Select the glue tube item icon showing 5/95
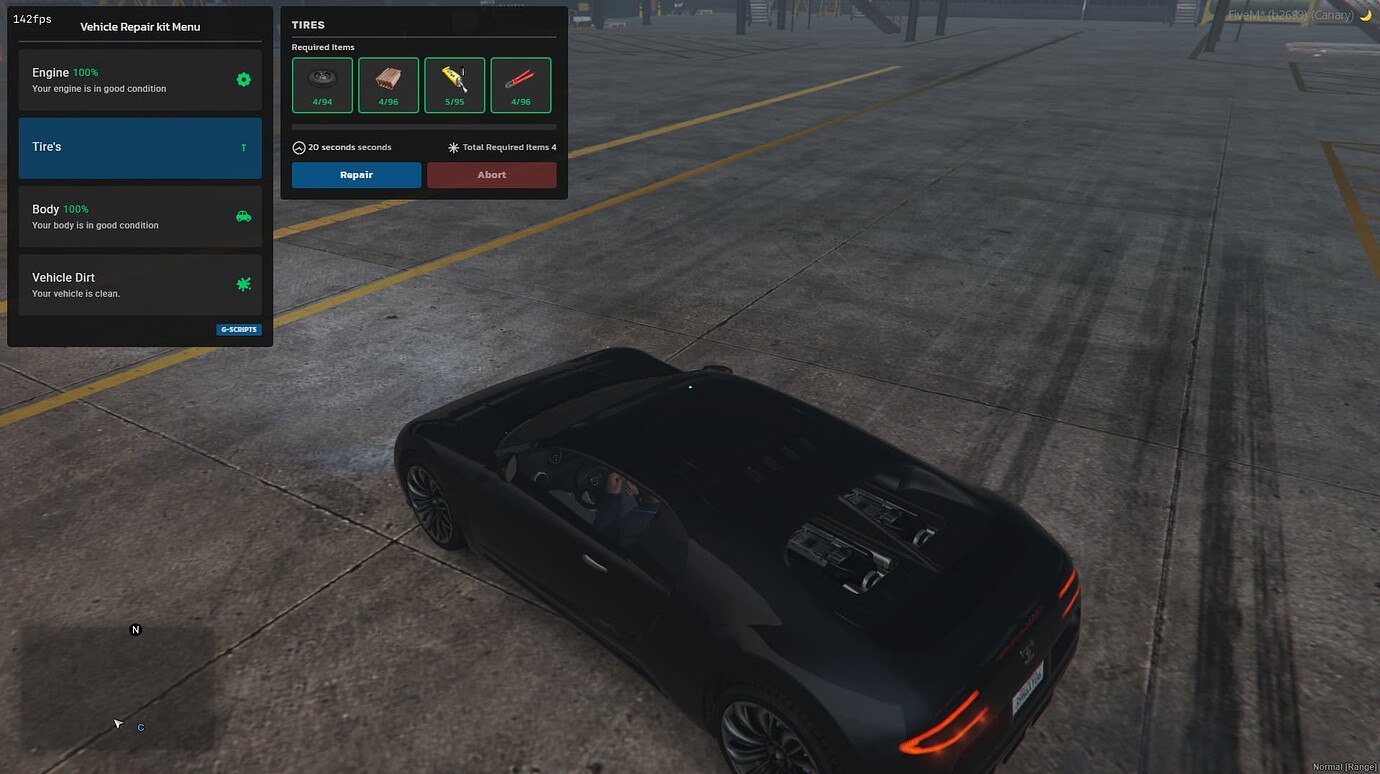The height and width of the screenshot is (774, 1380). (x=454, y=84)
